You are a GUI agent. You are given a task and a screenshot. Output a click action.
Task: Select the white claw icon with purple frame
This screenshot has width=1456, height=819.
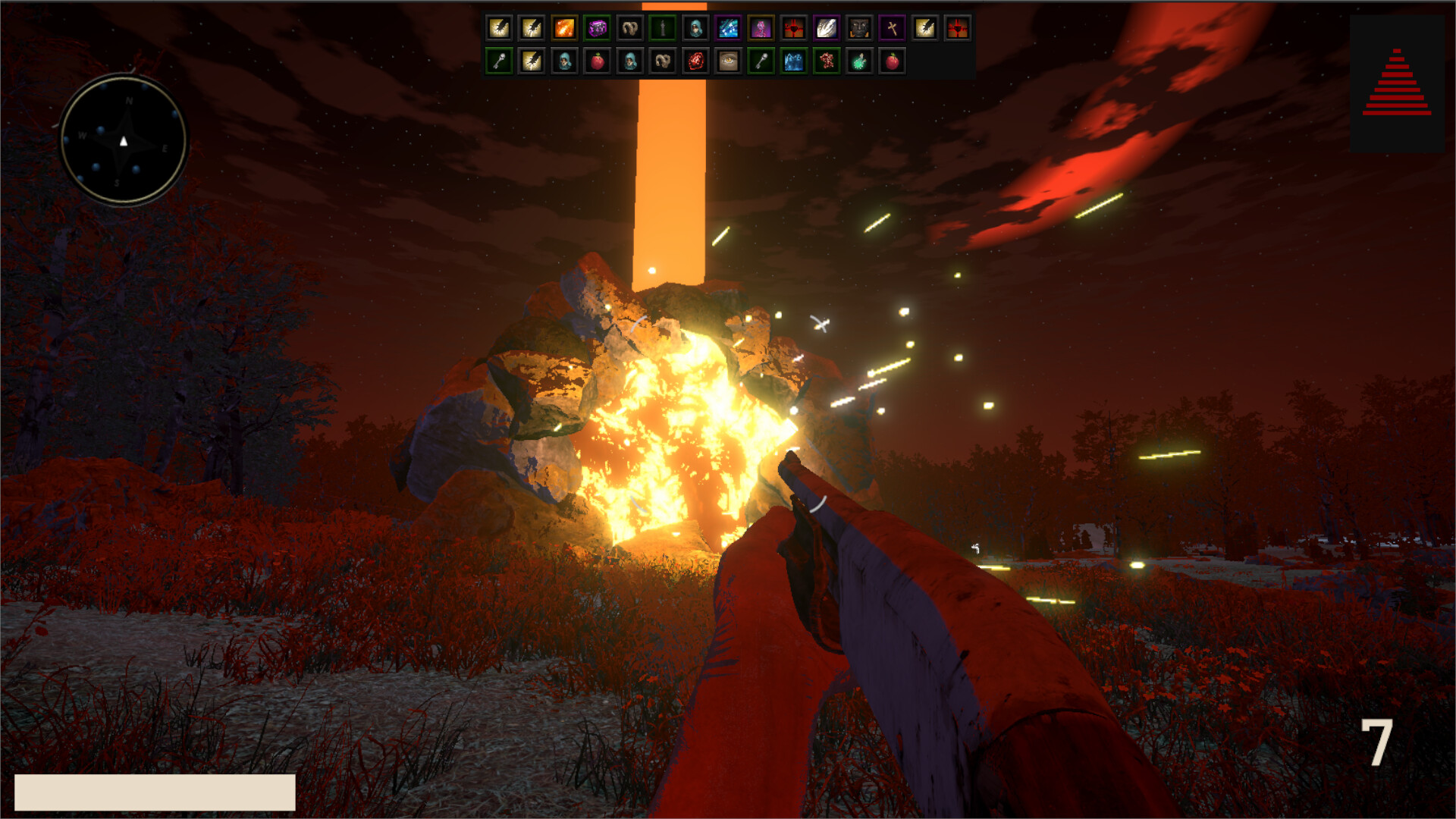coord(826,29)
